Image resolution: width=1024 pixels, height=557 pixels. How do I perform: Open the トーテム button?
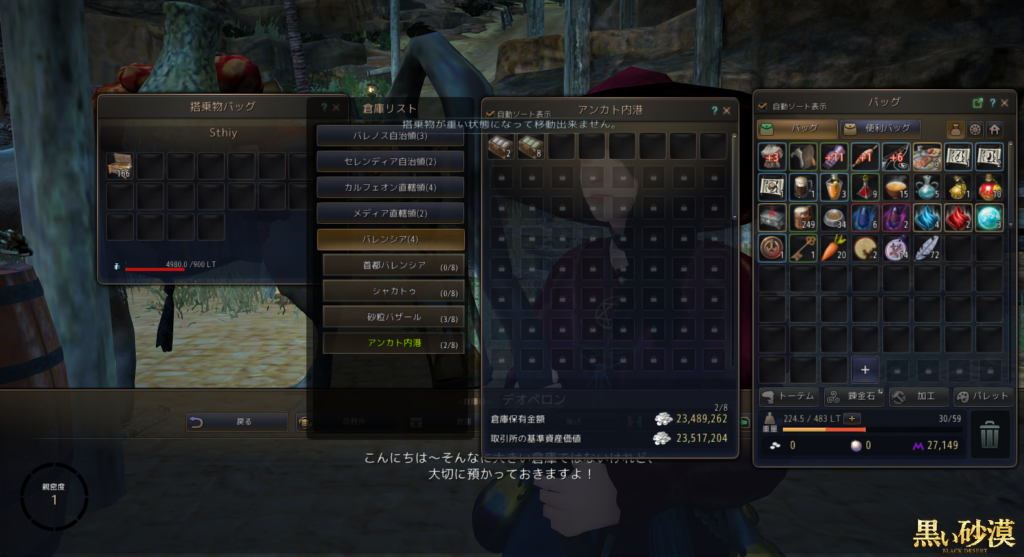pyautogui.click(x=789, y=396)
